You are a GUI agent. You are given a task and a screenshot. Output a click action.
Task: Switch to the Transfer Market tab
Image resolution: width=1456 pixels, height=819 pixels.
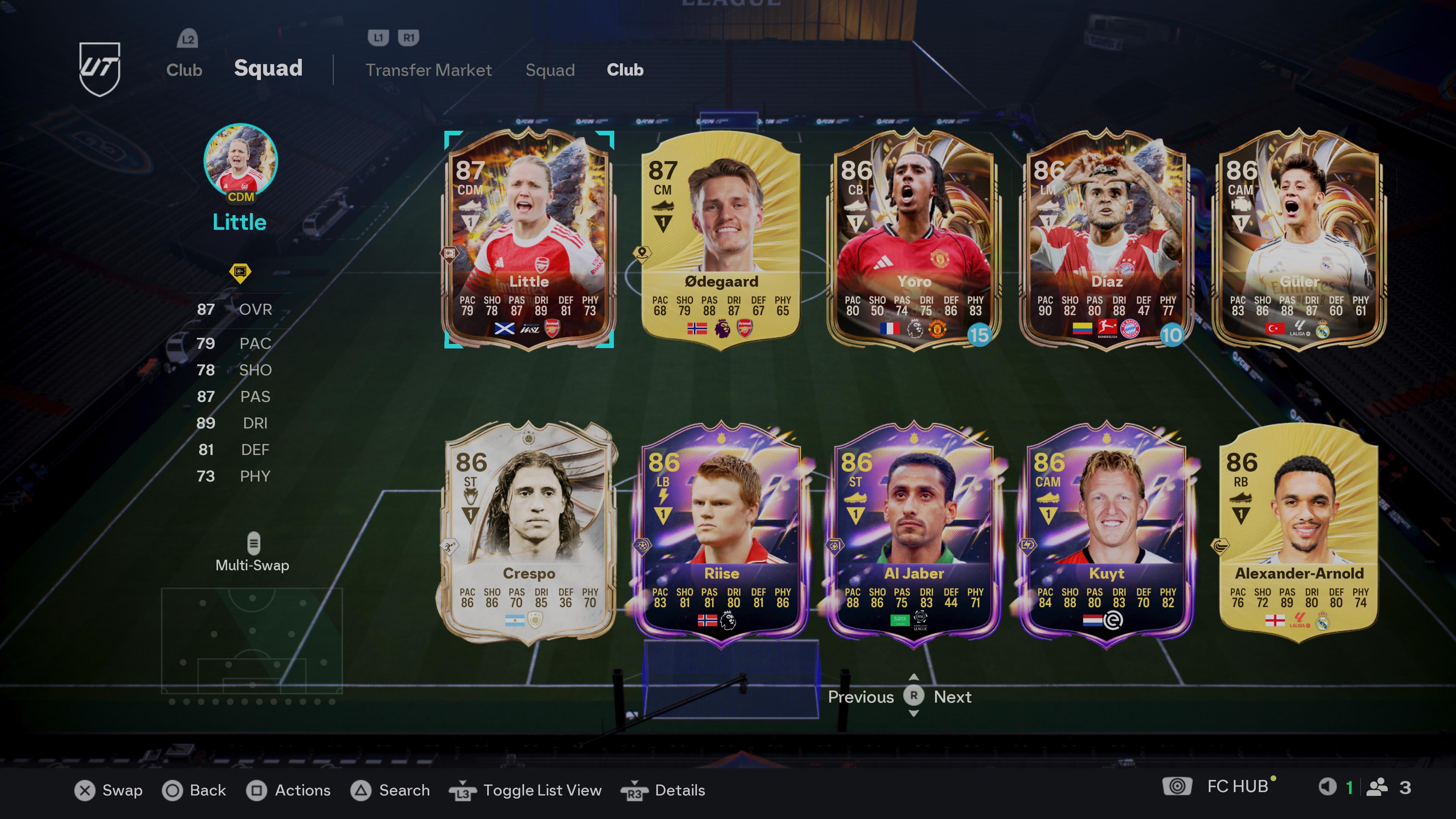[x=428, y=70]
